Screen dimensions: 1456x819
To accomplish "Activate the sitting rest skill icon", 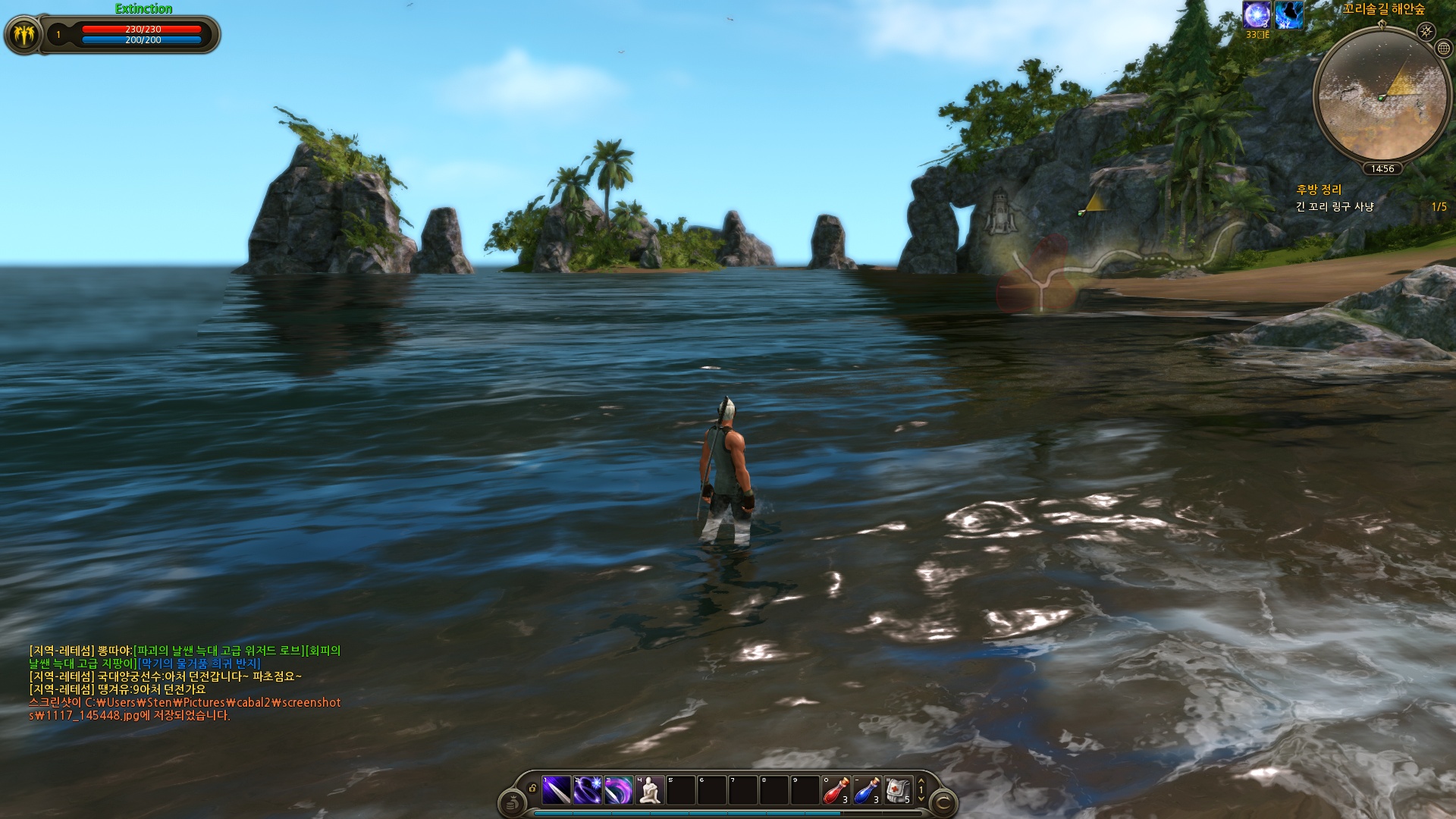I will tap(650, 791).
